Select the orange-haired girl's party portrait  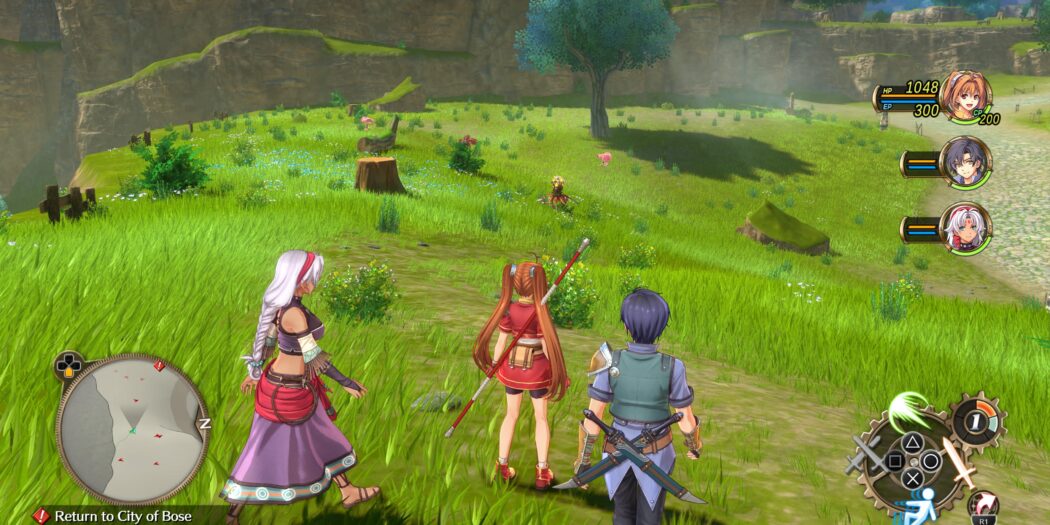pyautogui.click(x=964, y=96)
